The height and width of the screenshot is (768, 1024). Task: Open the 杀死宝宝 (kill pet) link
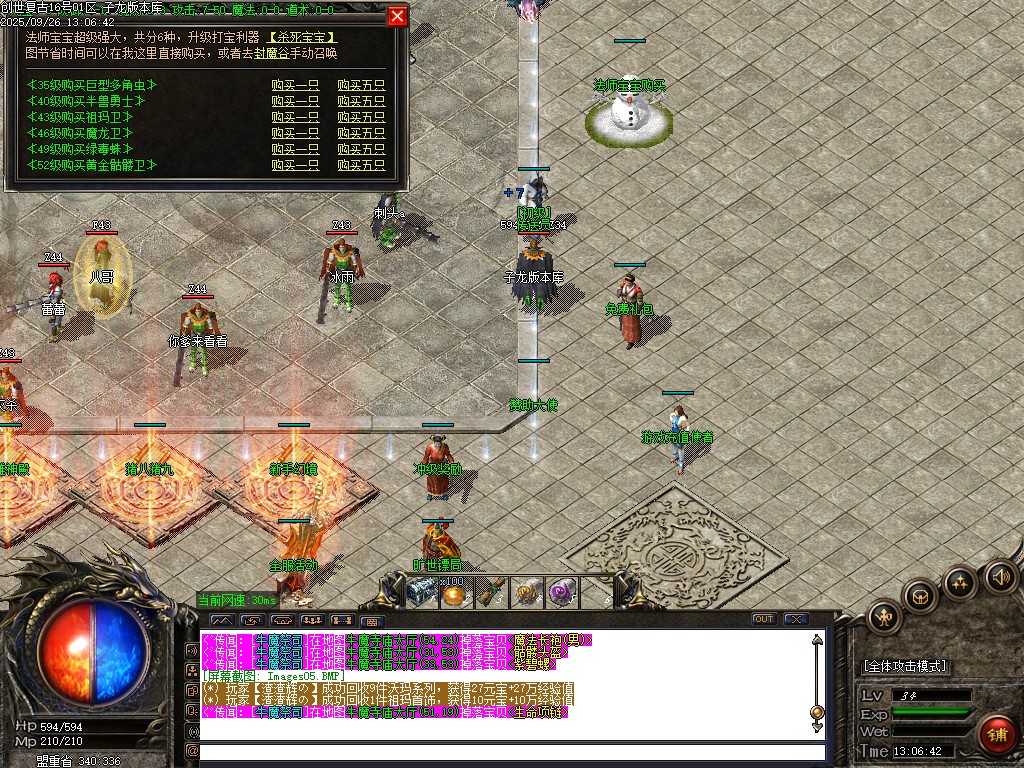[x=302, y=37]
